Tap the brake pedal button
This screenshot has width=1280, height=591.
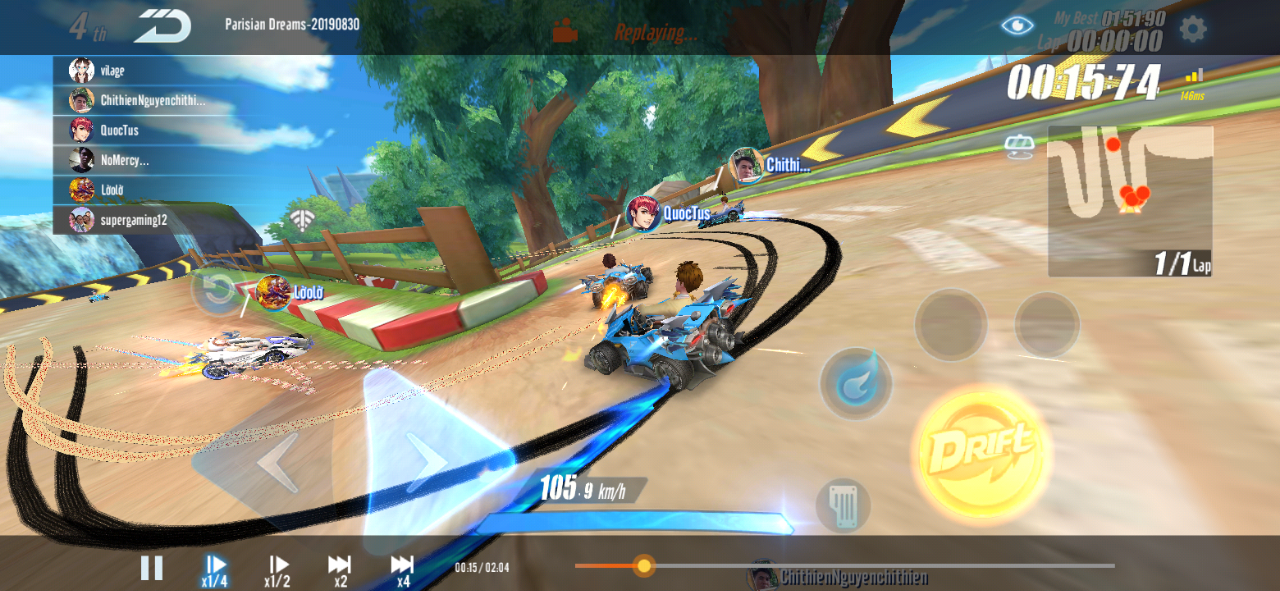842,505
